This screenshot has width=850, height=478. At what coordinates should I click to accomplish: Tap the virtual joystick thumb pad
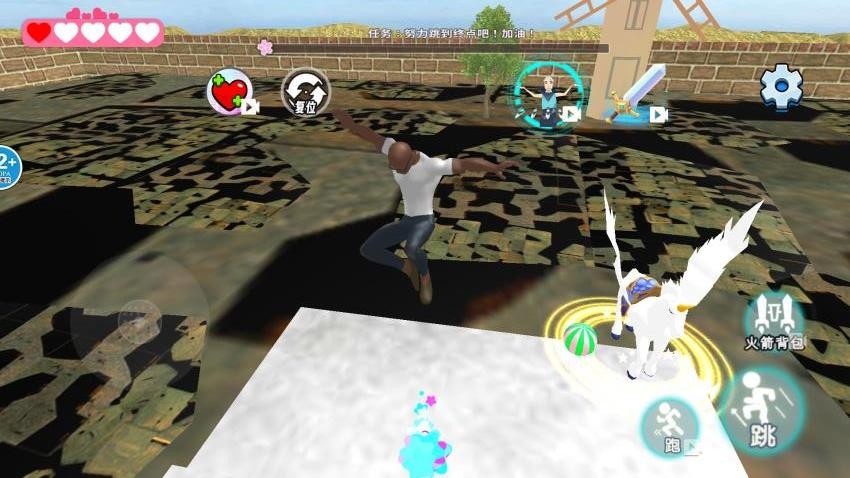pos(140,320)
